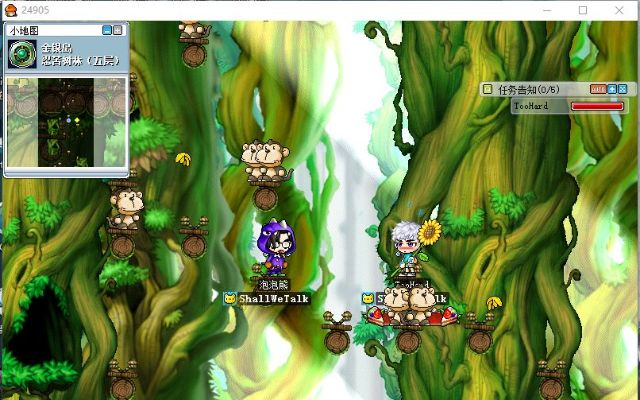Click the minimap display
This screenshot has height=400, width=640.
(66, 122)
